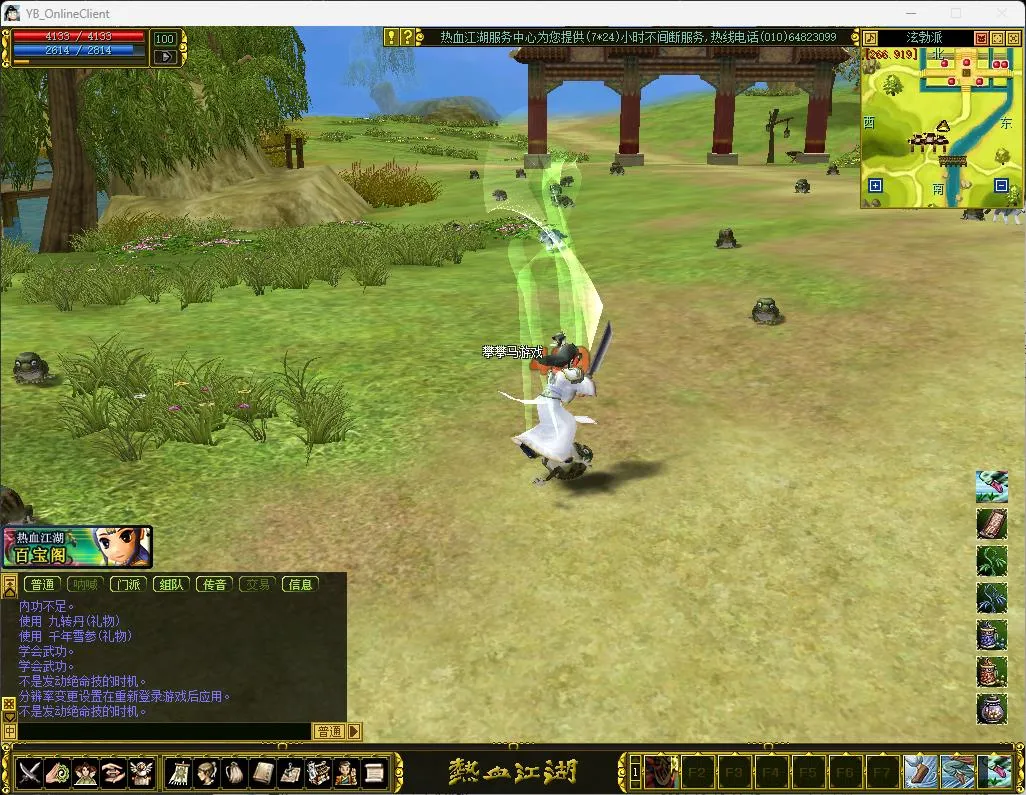The height and width of the screenshot is (795, 1026).
Task: Switch to the 普通 chat tab
Action: (x=42, y=584)
